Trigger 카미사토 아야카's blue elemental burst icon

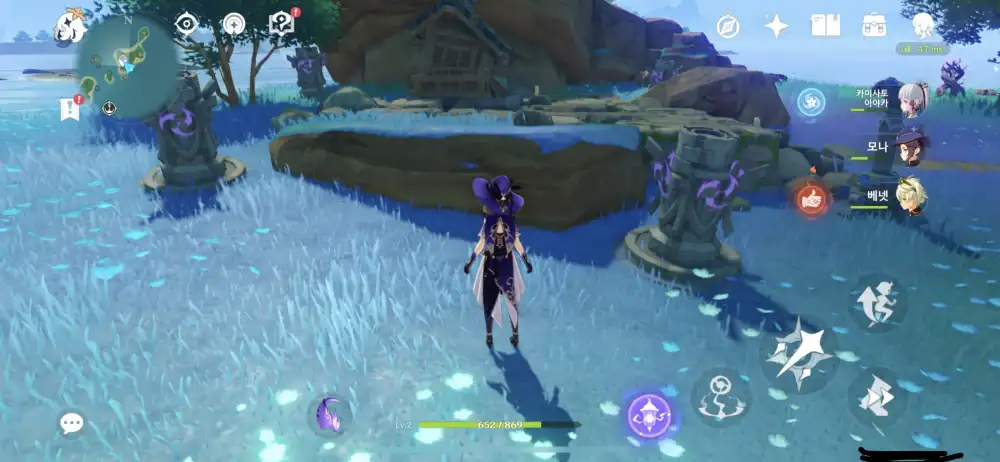click(811, 100)
